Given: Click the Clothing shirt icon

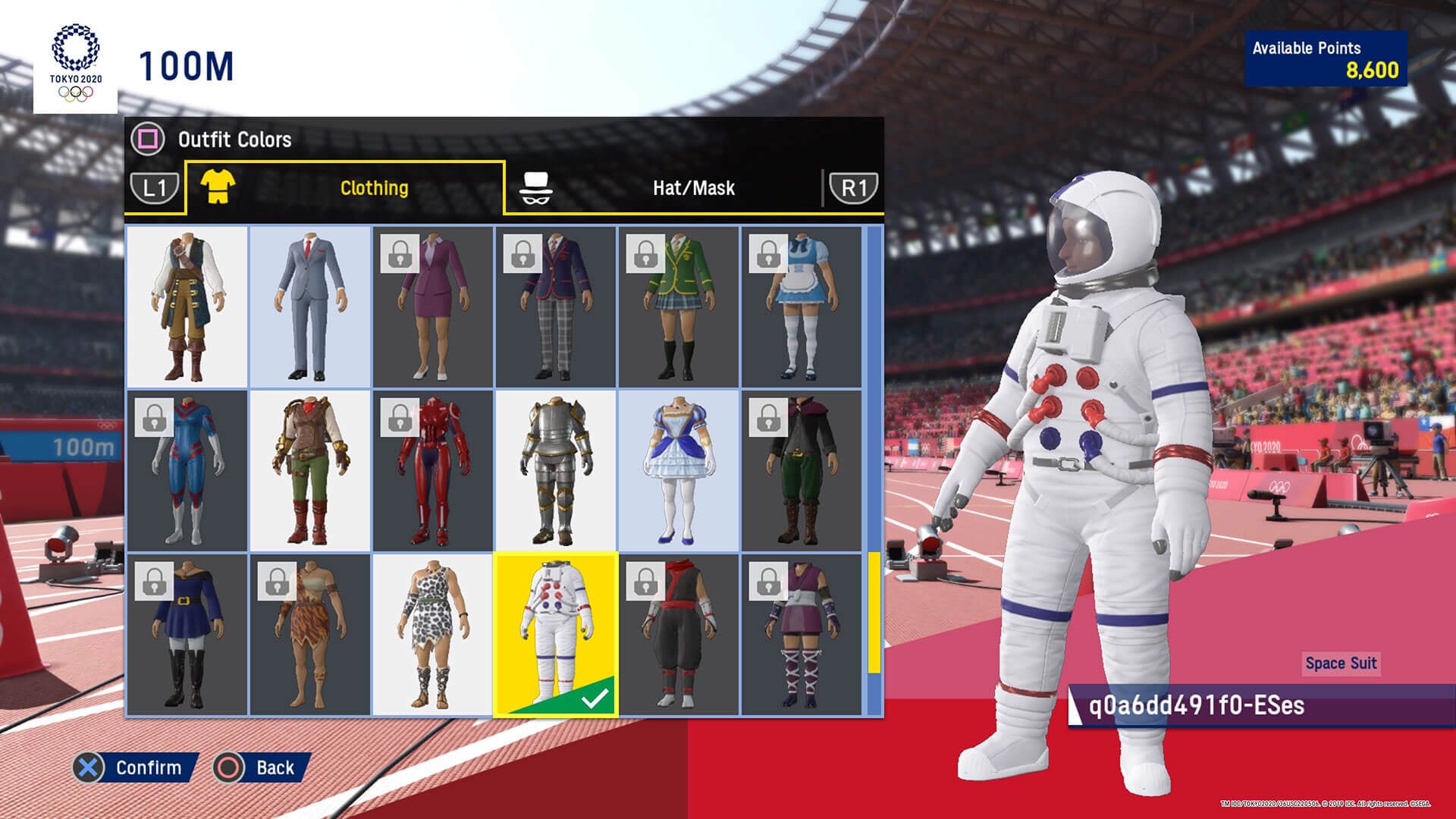Looking at the screenshot, I should coord(220,188).
